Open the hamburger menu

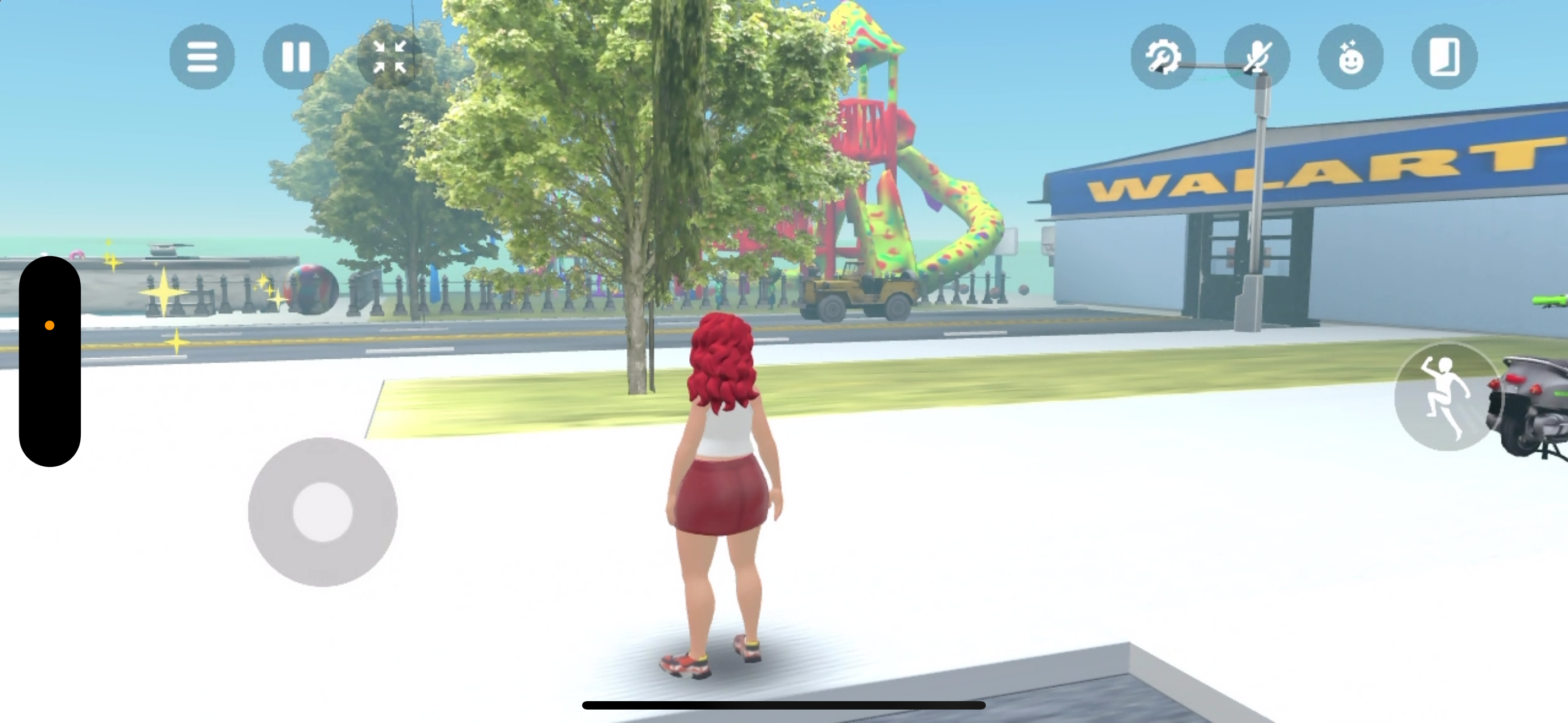tap(202, 57)
